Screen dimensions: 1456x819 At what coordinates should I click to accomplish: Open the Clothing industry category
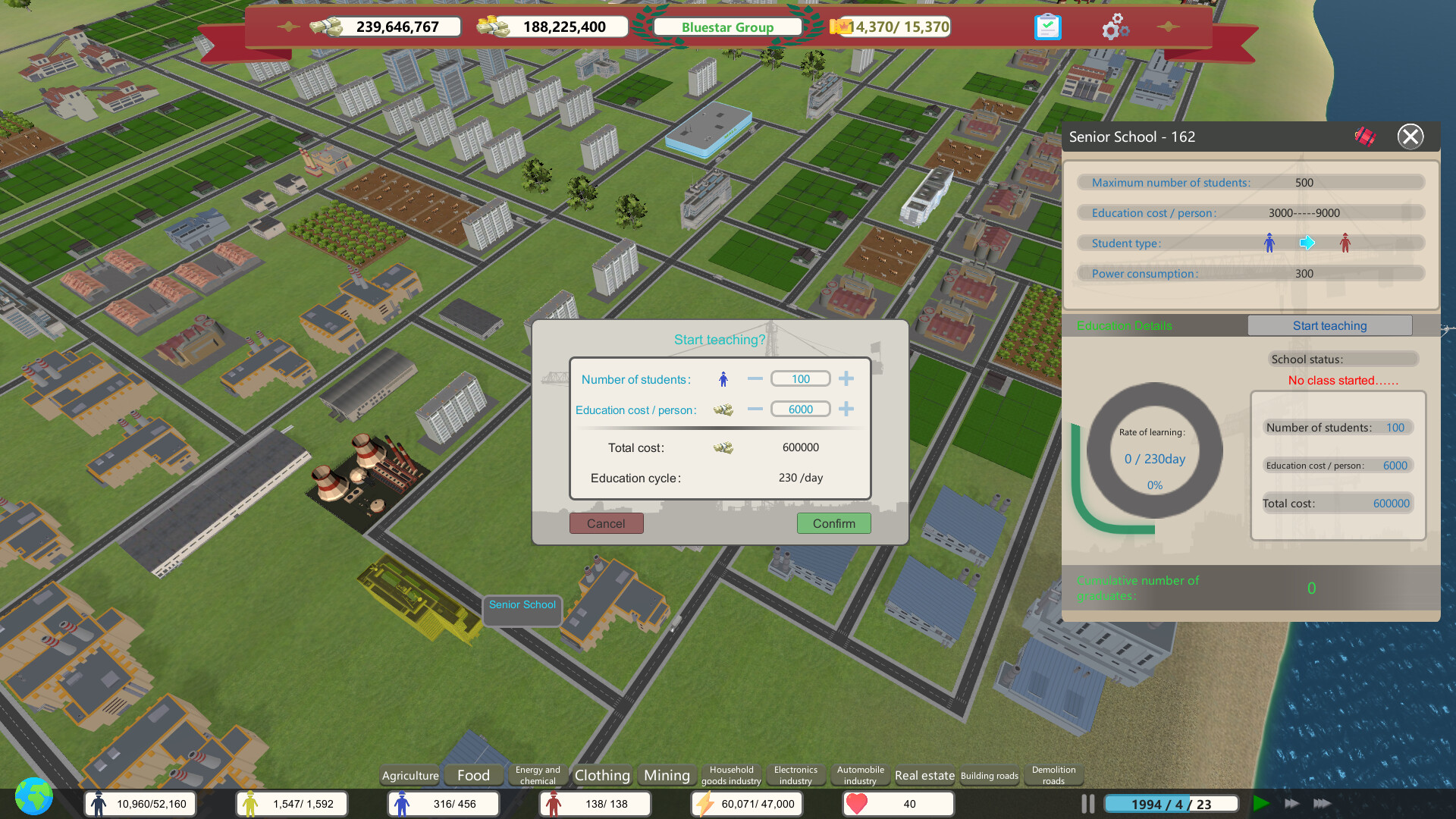601,775
